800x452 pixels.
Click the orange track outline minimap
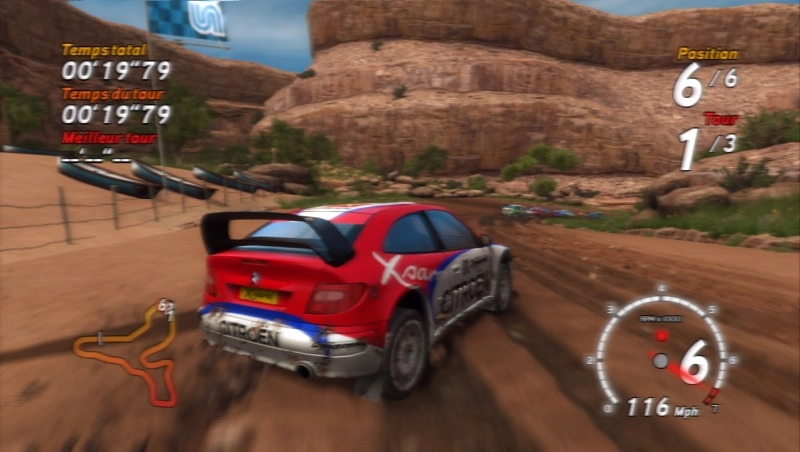[128, 349]
